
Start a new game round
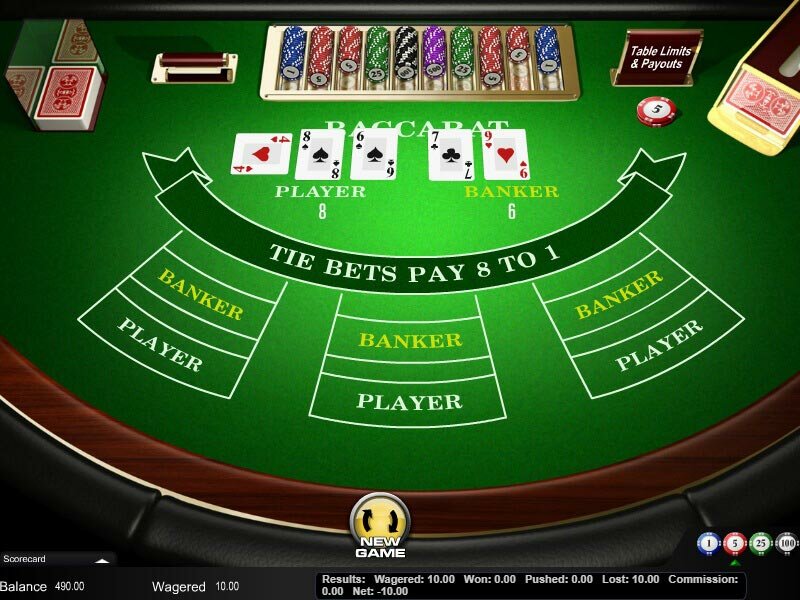click(380, 525)
